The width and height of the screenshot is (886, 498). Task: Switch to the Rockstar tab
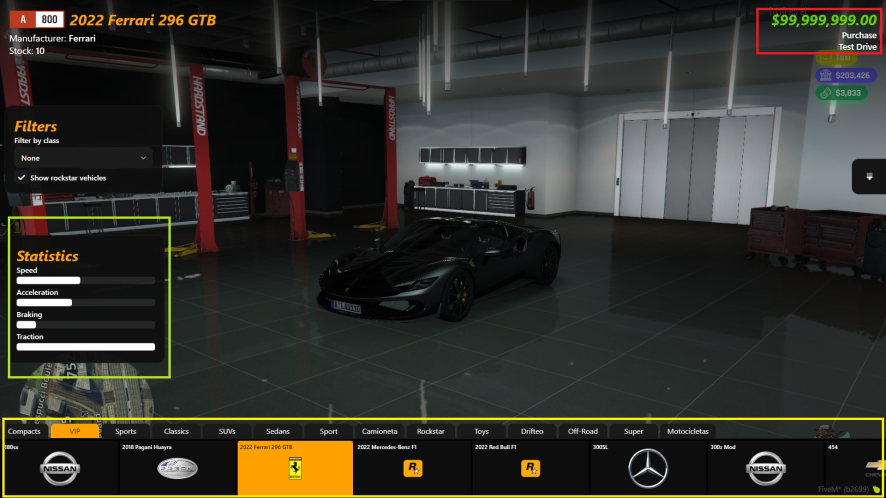pyautogui.click(x=431, y=431)
